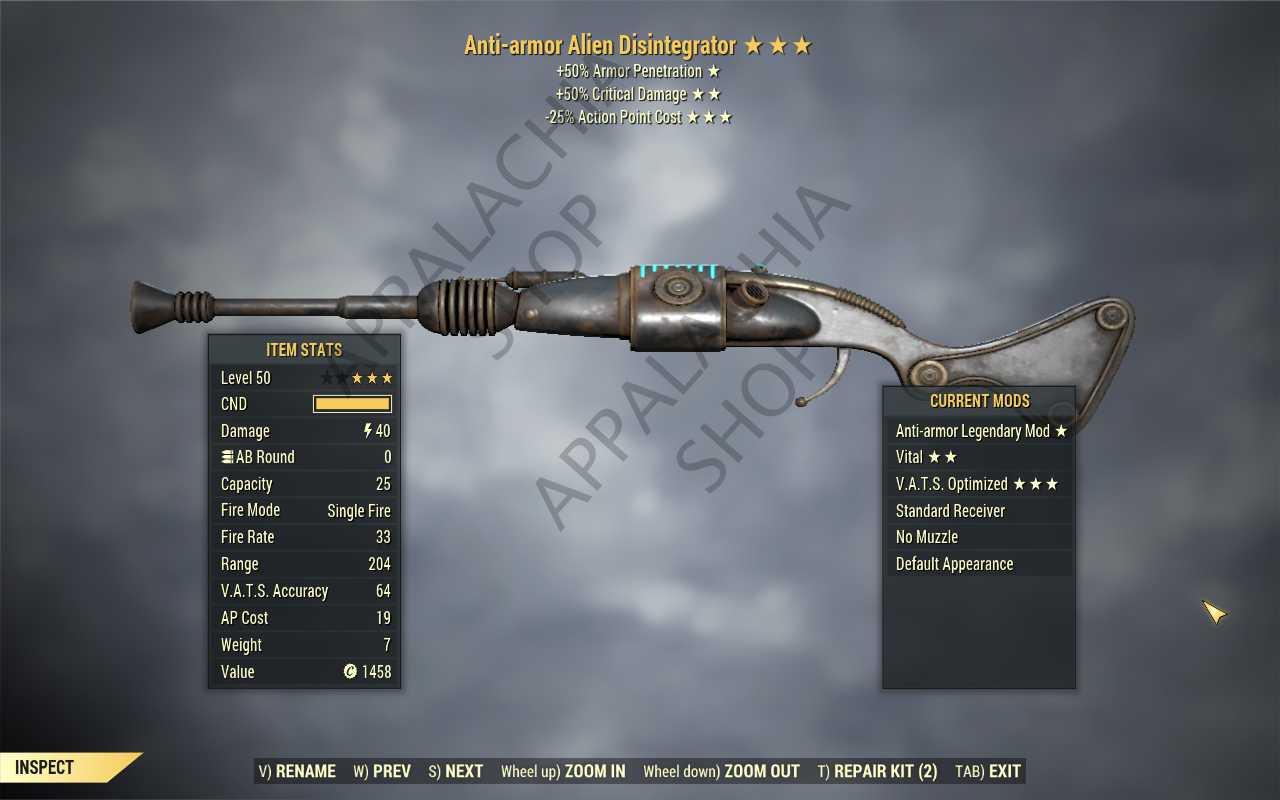Image resolution: width=1280 pixels, height=800 pixels.
Task: Go to the PREV item
Action: coord(382,771)
